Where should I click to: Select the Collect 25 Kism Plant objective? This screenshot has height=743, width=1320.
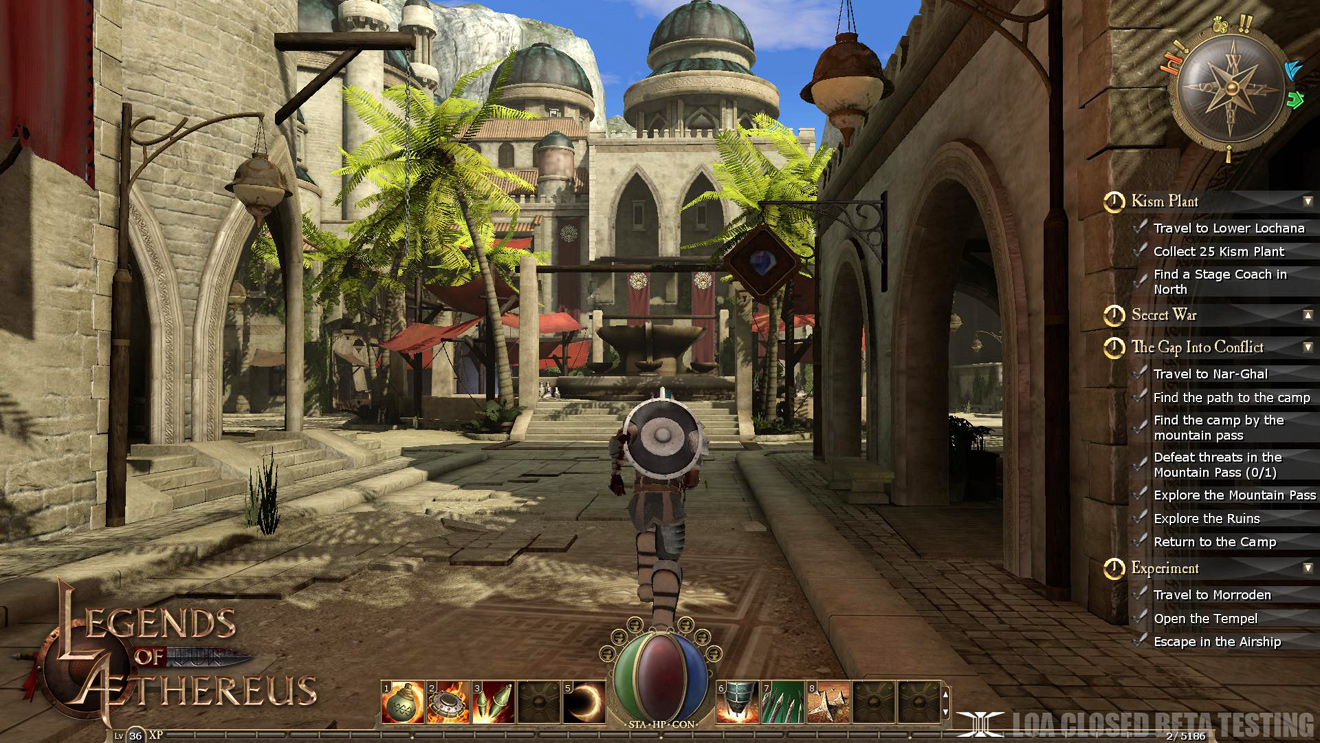pyautogui.click(x=1218, y=252)
